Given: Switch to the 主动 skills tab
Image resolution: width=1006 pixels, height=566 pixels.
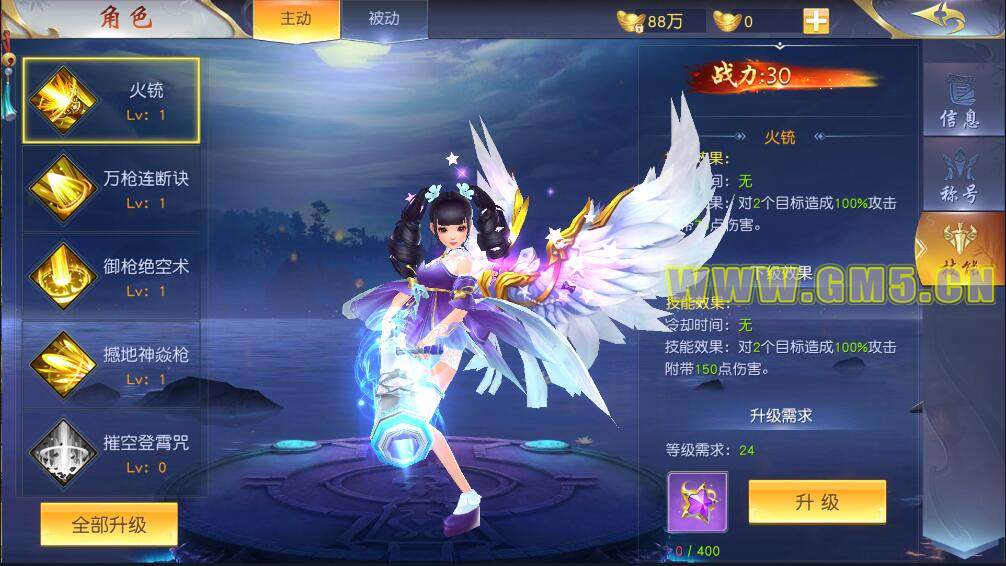Looking at the screenshot, I should click(296, 20).
